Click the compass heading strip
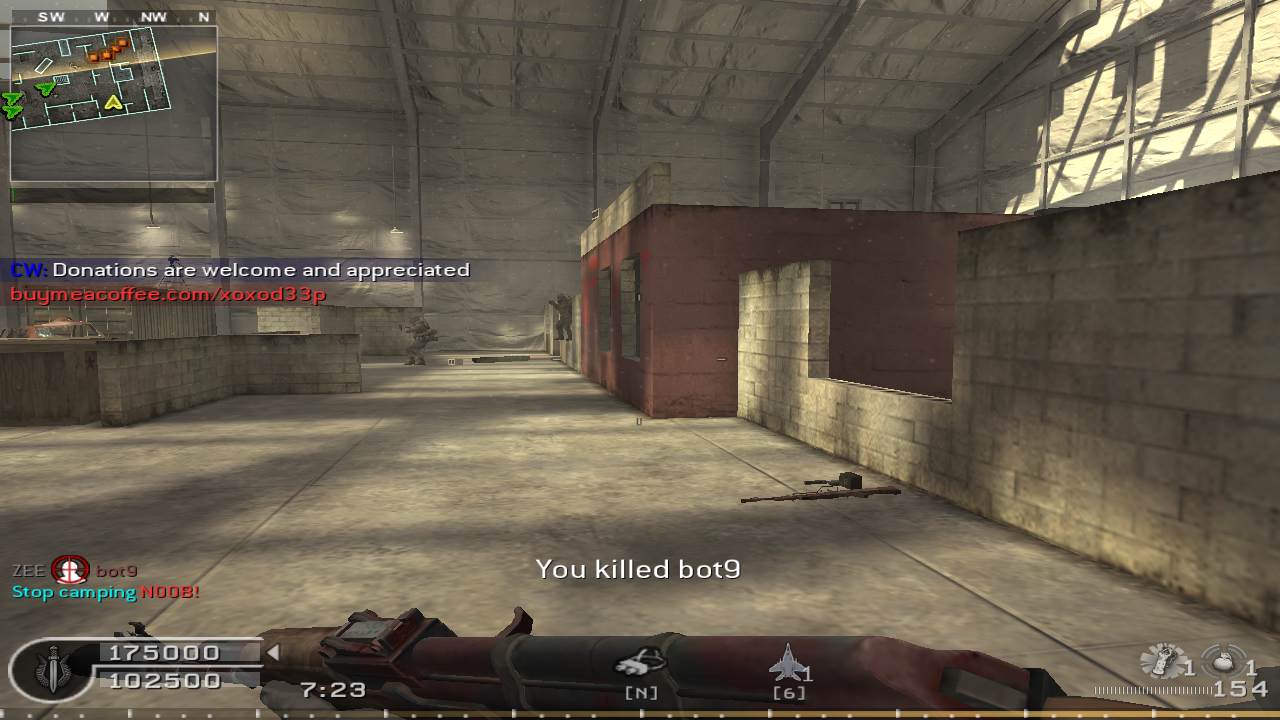 (x=113, y=17)
